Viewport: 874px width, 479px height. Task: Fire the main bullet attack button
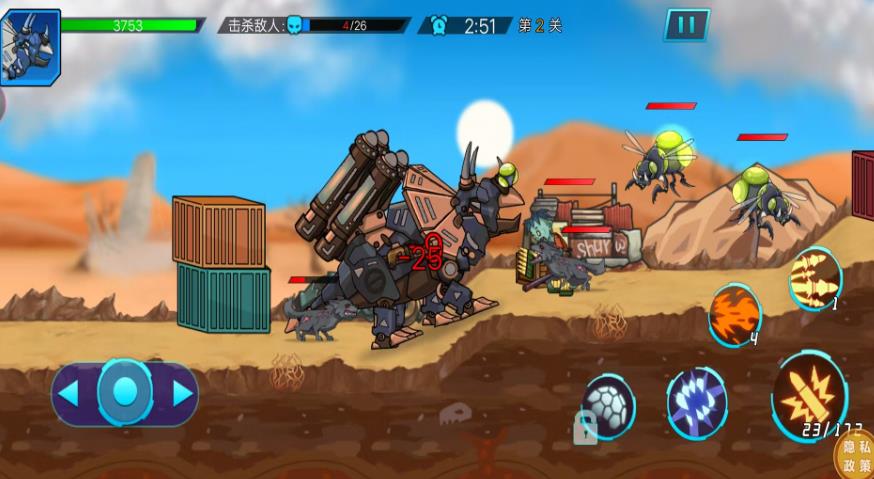808,395
